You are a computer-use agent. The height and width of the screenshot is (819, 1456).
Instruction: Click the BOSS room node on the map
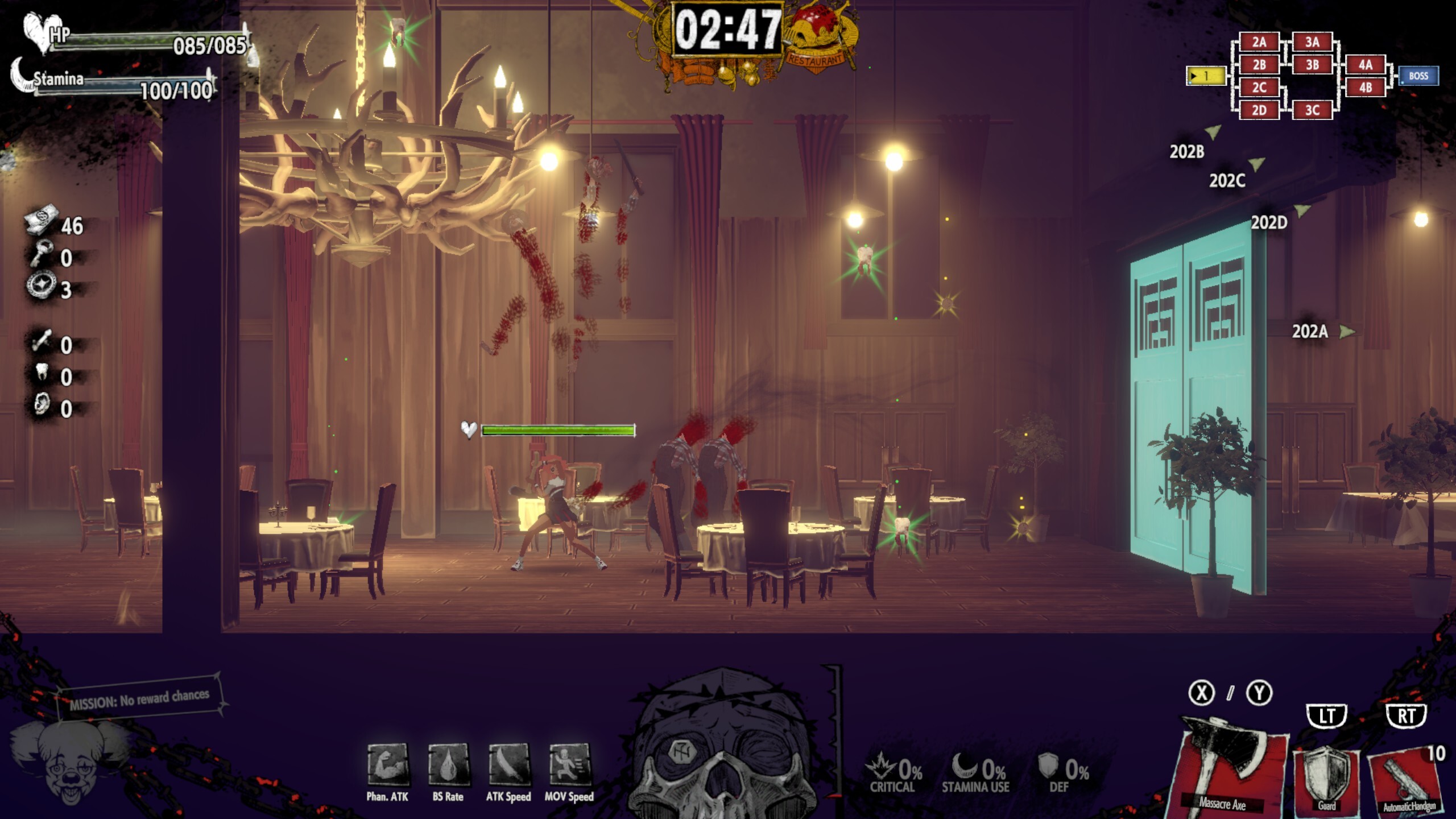click(x=1418, y=76)
